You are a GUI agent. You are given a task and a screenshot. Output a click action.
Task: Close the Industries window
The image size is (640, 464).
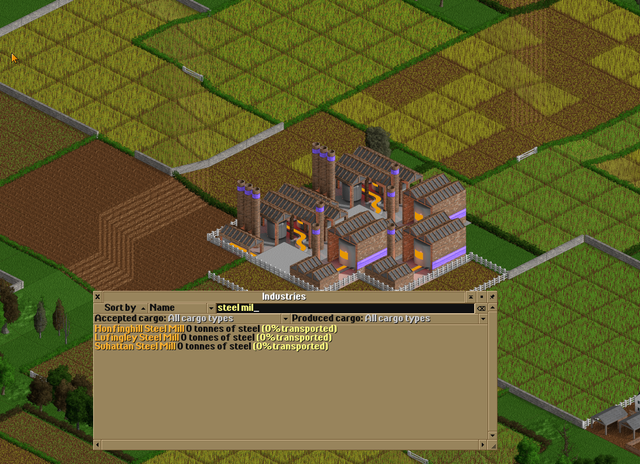pos(98,297)
